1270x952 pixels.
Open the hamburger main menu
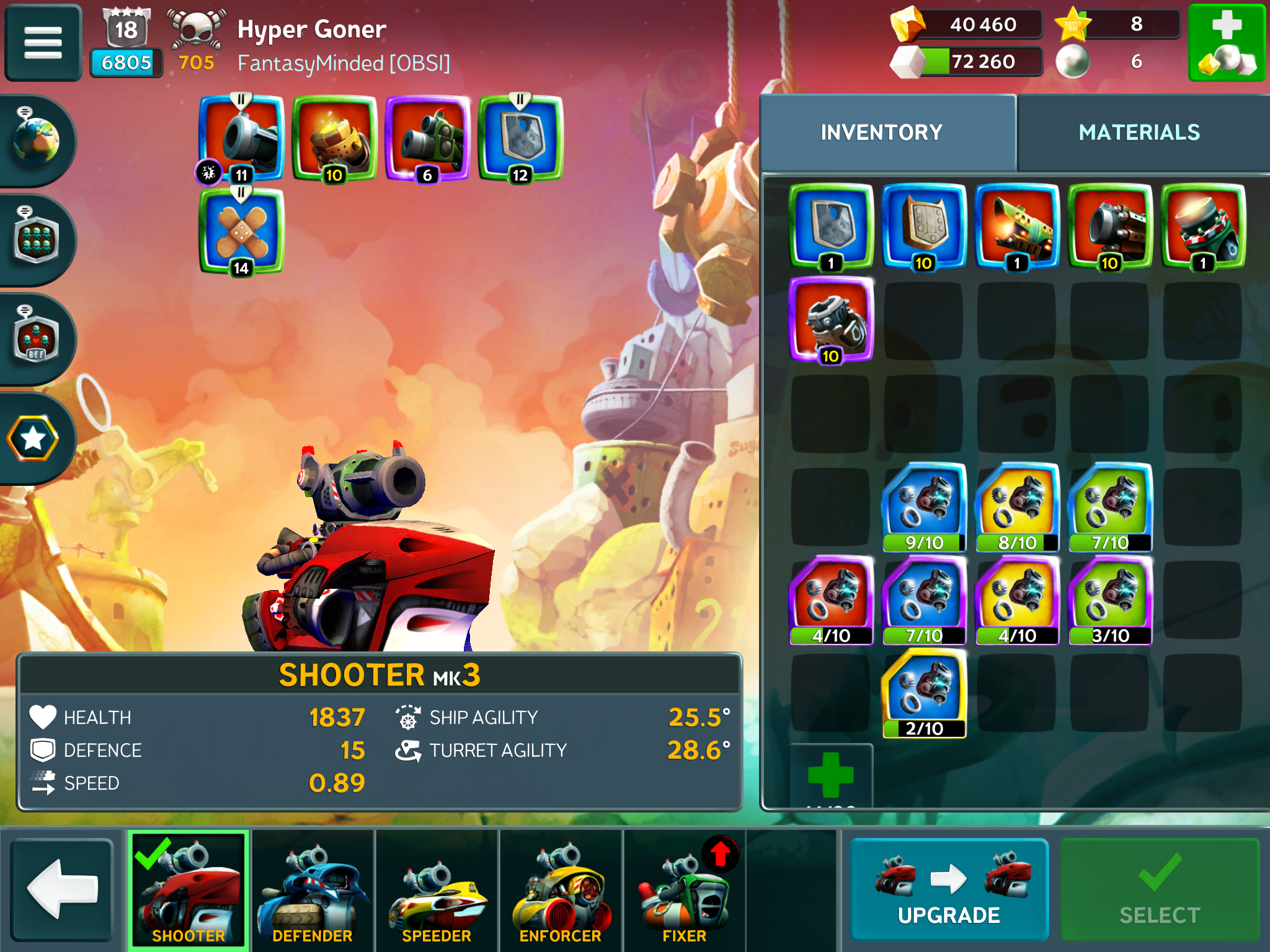pyautogui.click(x=43, y=42)
